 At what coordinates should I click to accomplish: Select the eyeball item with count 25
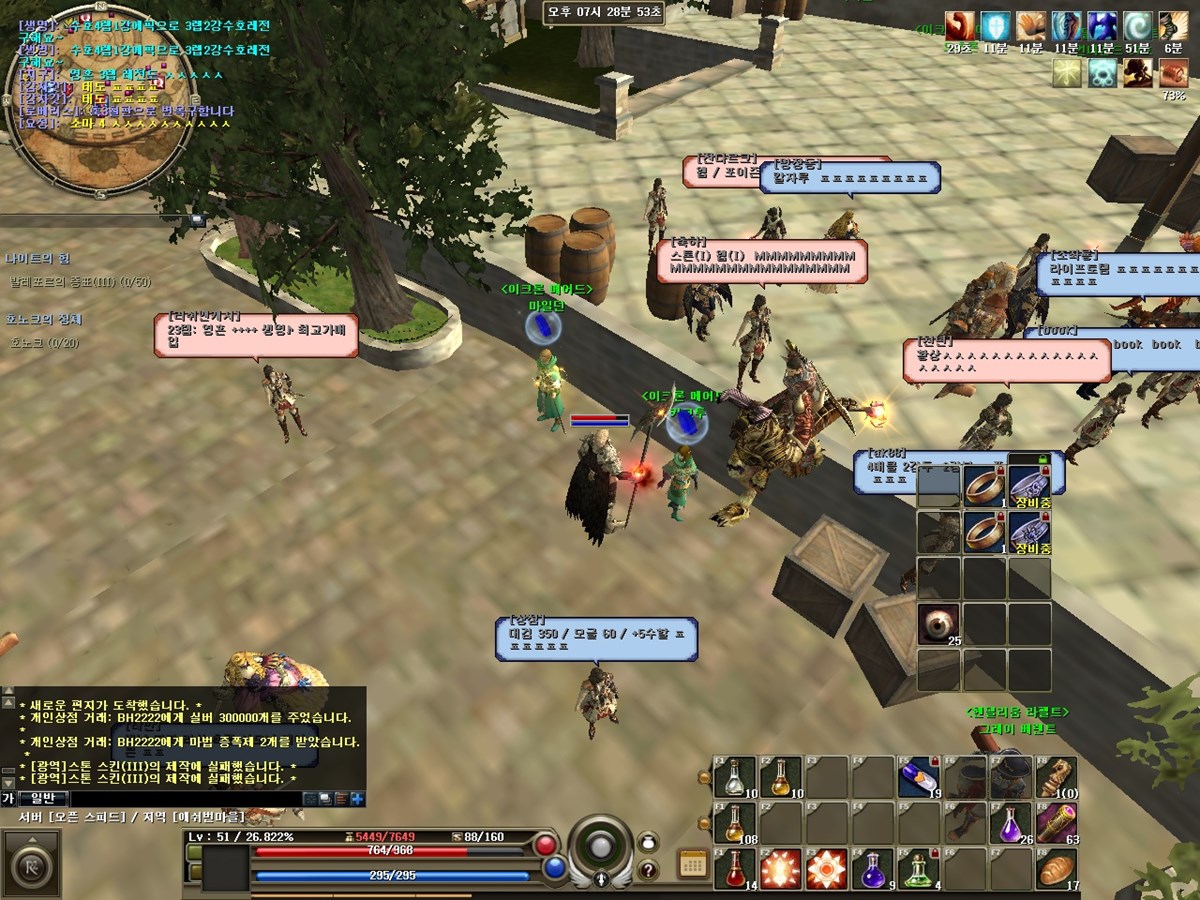coord(938,624)
